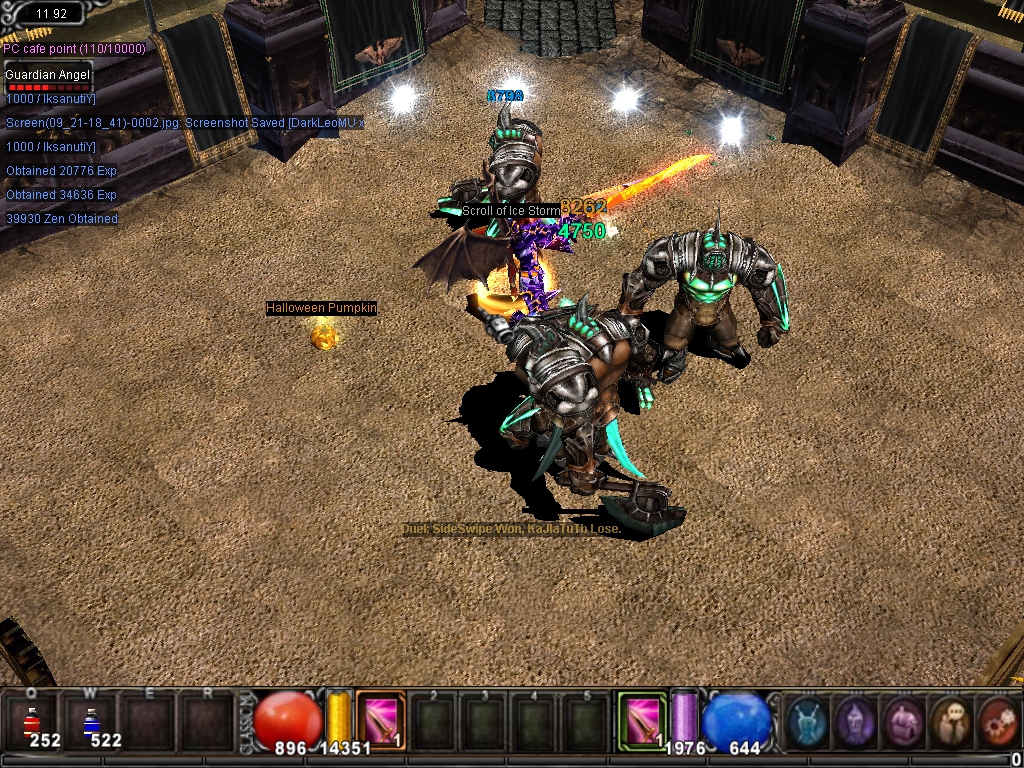Open the inventory treasure chest icon
Screen dimensions: 1024x768
point(903,722)
